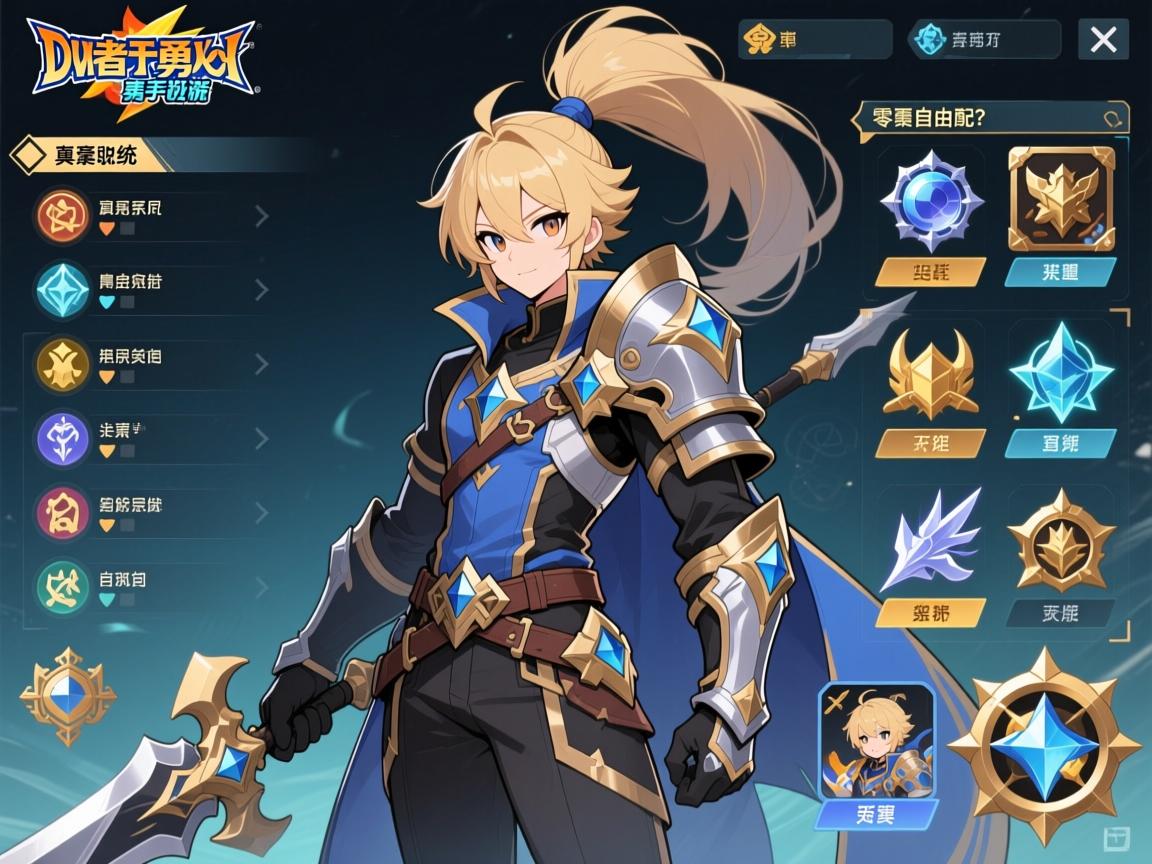Select the bronze star badge item
This screenshot has width=1152, height=864.
(x=1060, y=541)
